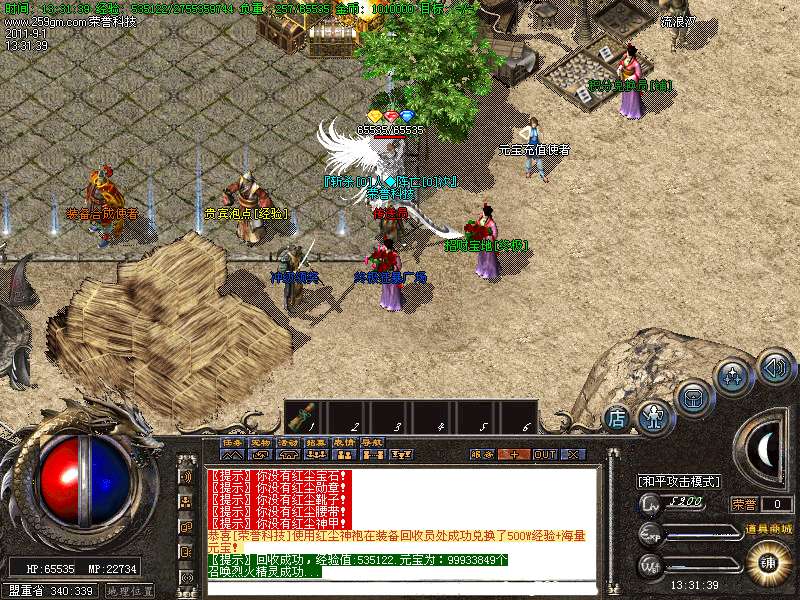Open the 服务 service button

[x=482, y=454]
